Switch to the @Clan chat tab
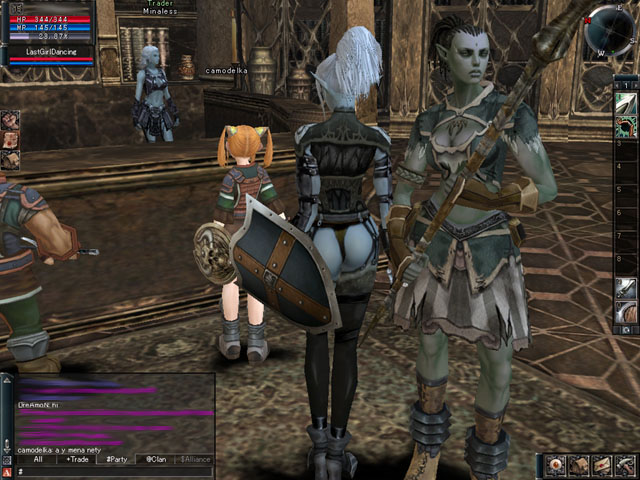Viewport: 640px width, 480px height. pyautogui.click(x=155, y=460)
